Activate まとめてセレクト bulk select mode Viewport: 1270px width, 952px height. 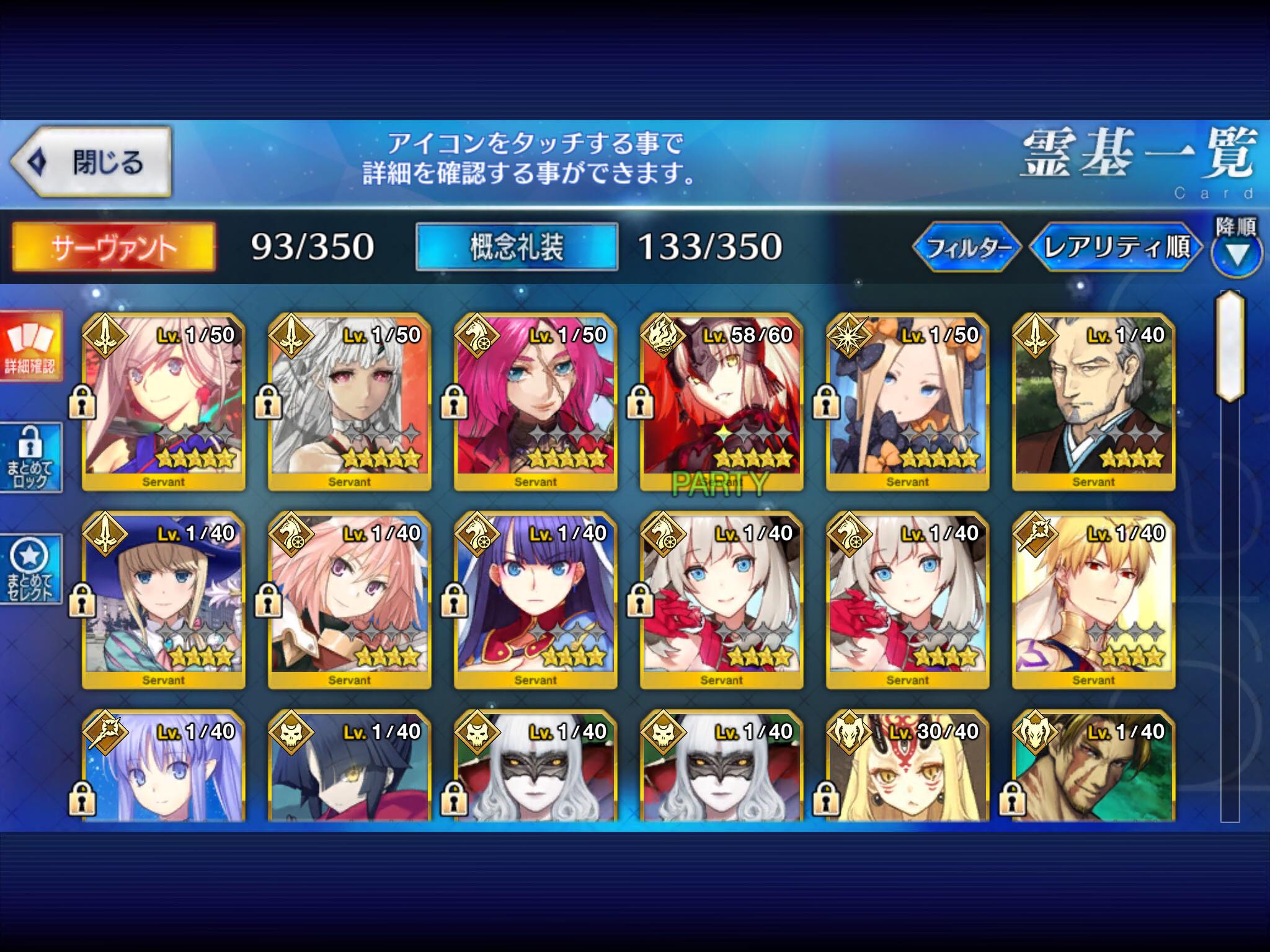tap(31, 570)
